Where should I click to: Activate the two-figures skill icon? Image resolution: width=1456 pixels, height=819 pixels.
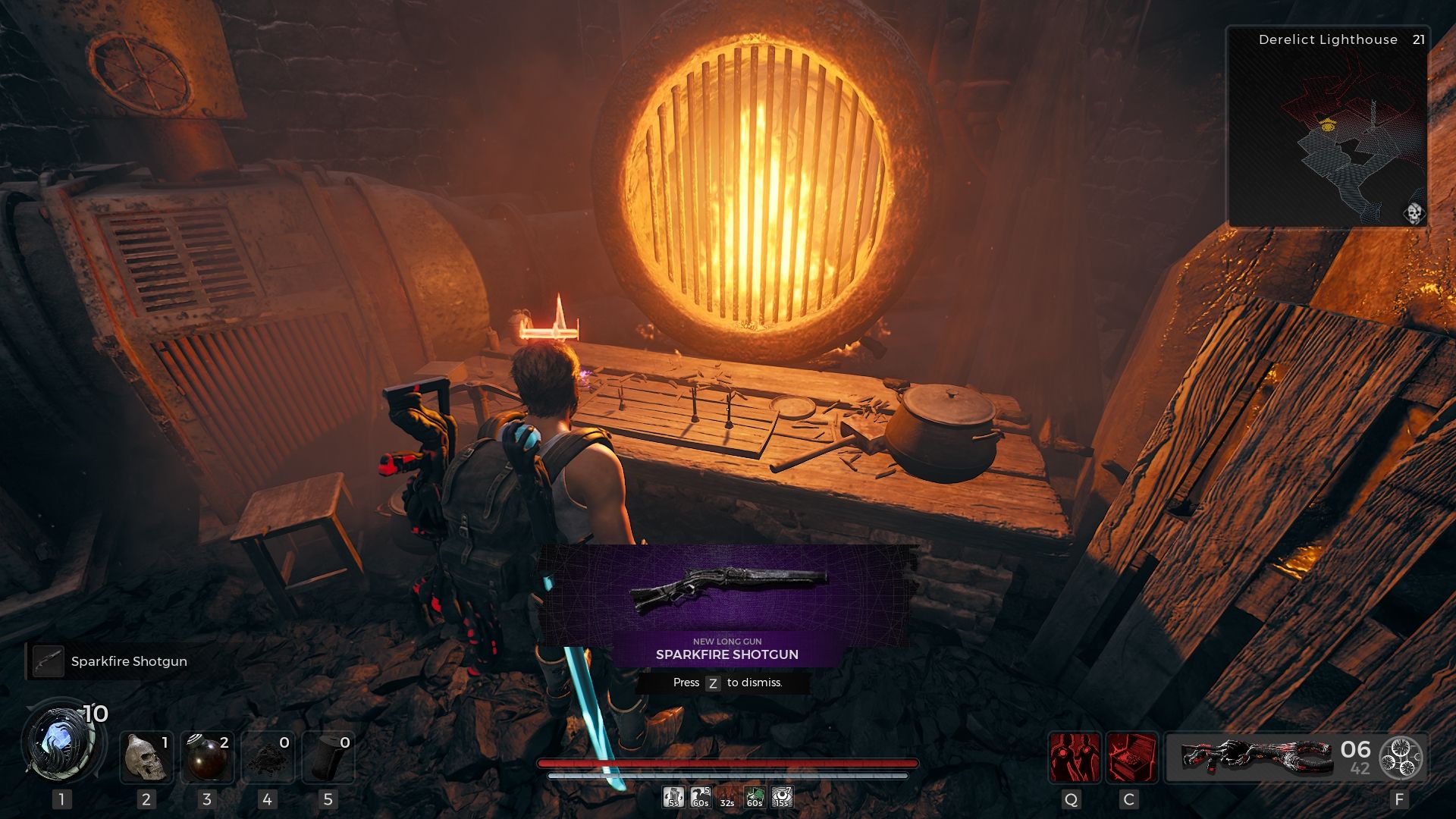point(1074,757)
